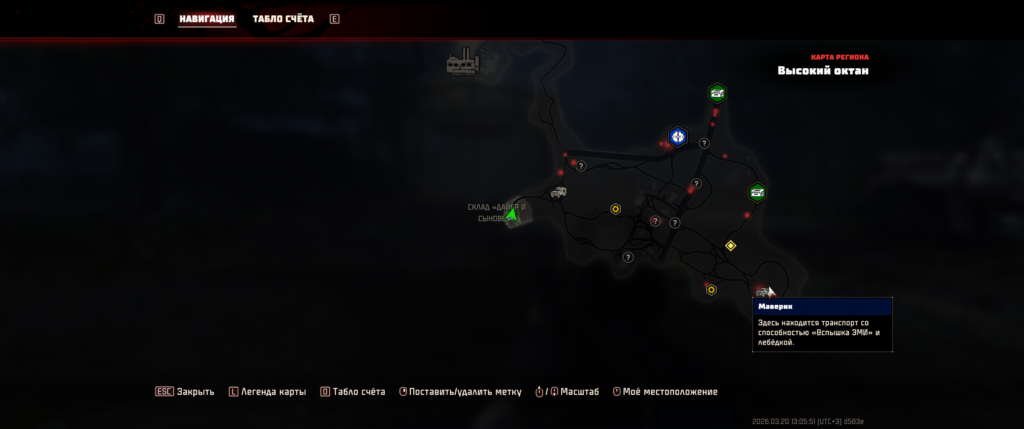Select the white truck icon on map

click(558, 192)
